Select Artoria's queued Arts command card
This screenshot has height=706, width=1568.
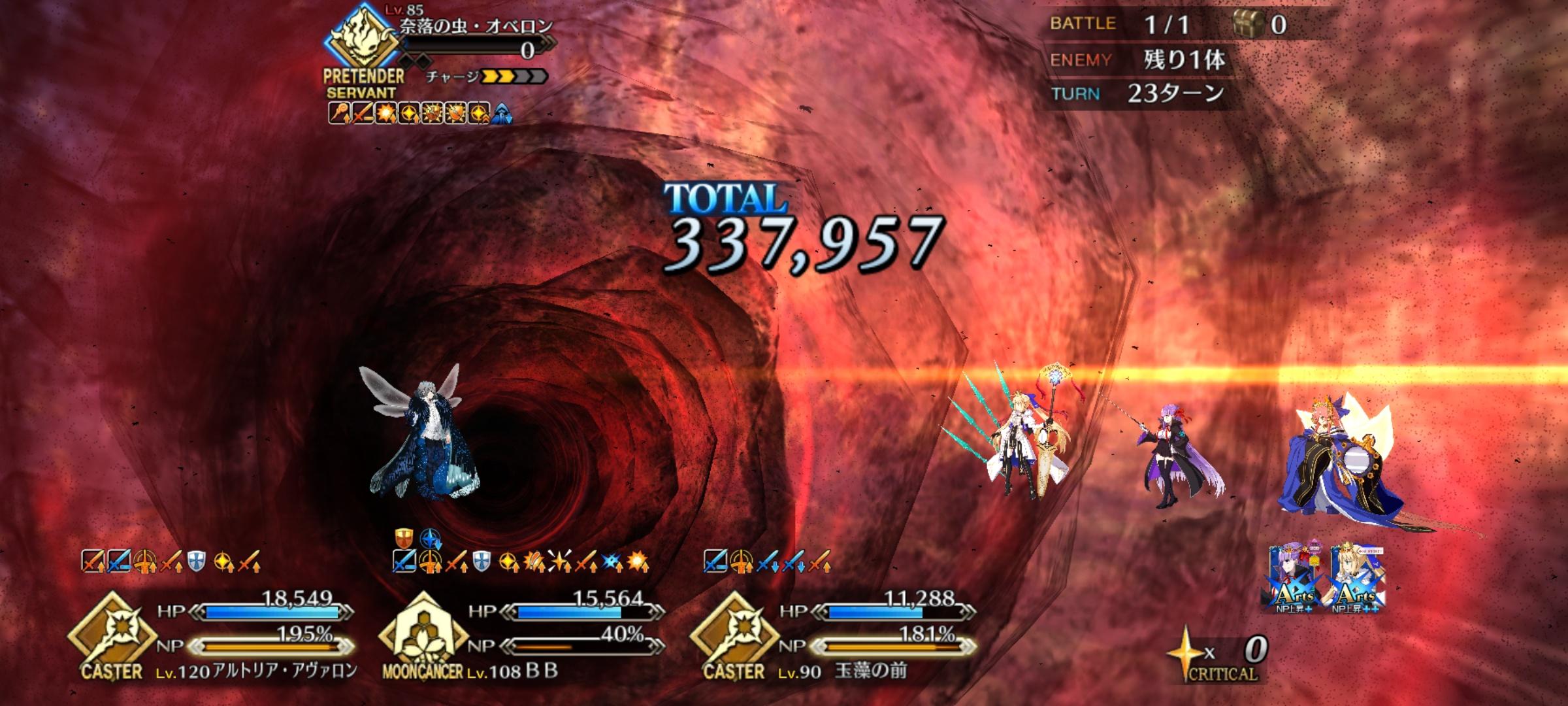1355,579
